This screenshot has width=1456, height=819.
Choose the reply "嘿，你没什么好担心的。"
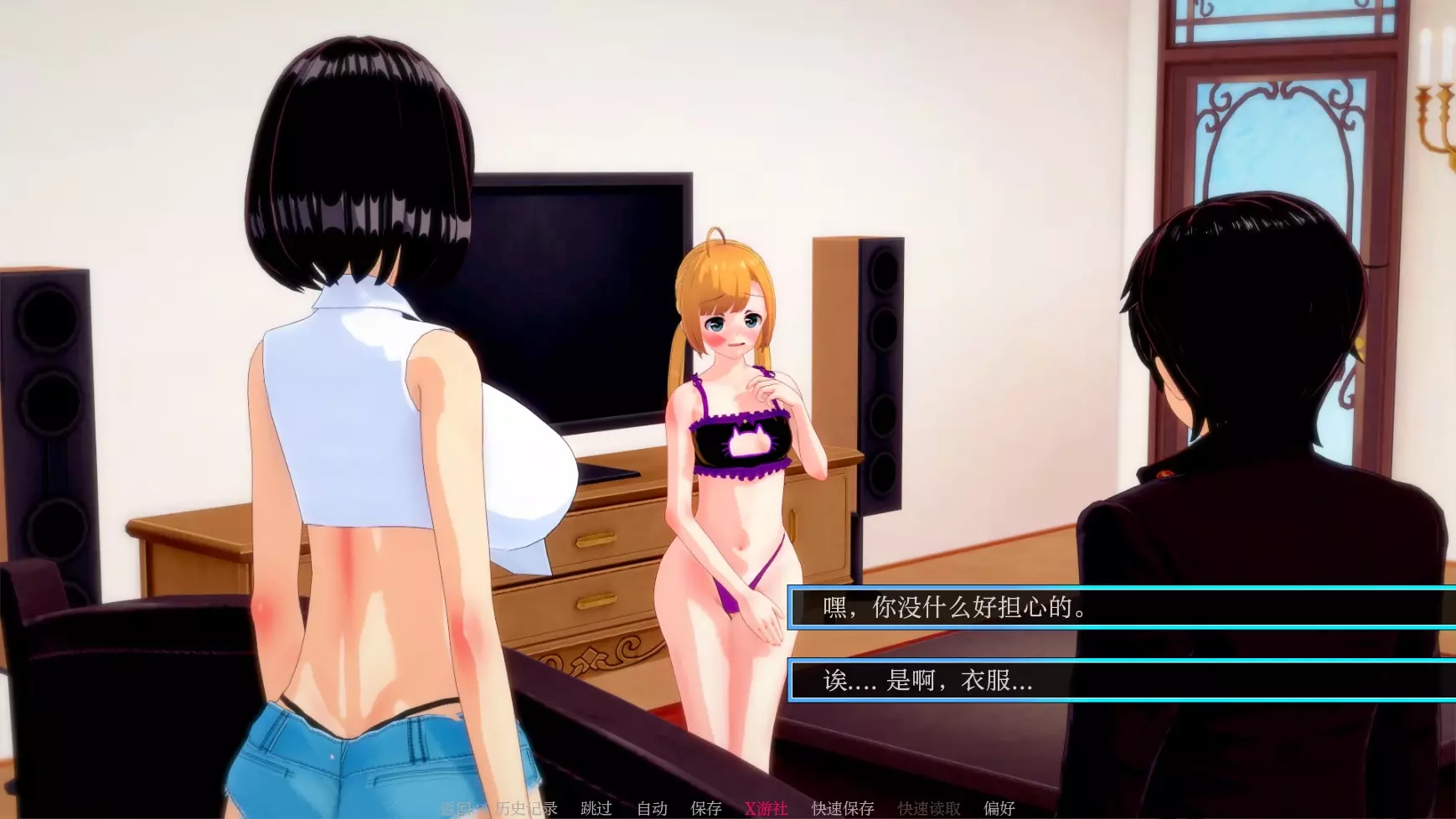[1121, 607]
